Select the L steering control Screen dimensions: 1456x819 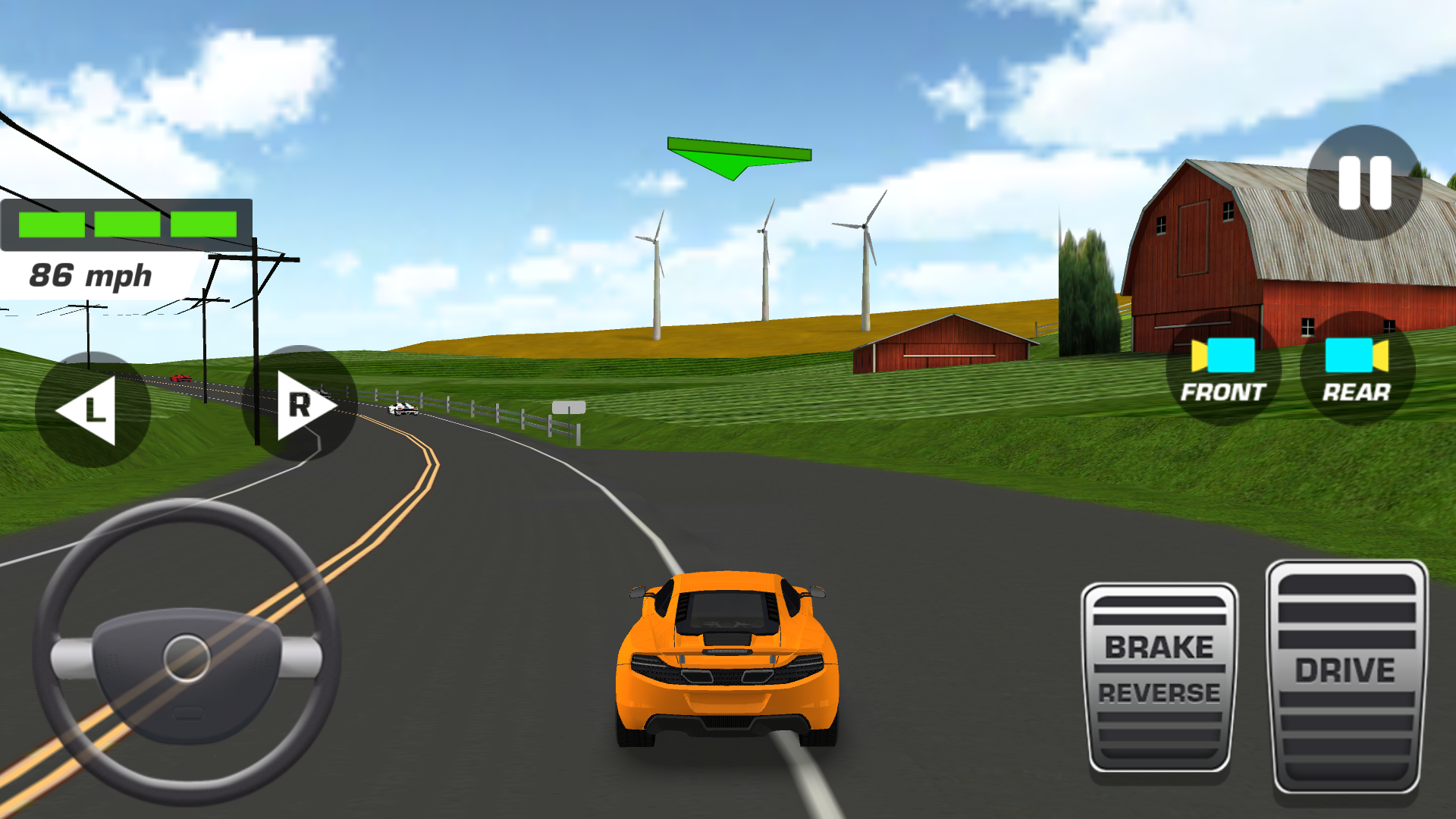tap(95, 406)
